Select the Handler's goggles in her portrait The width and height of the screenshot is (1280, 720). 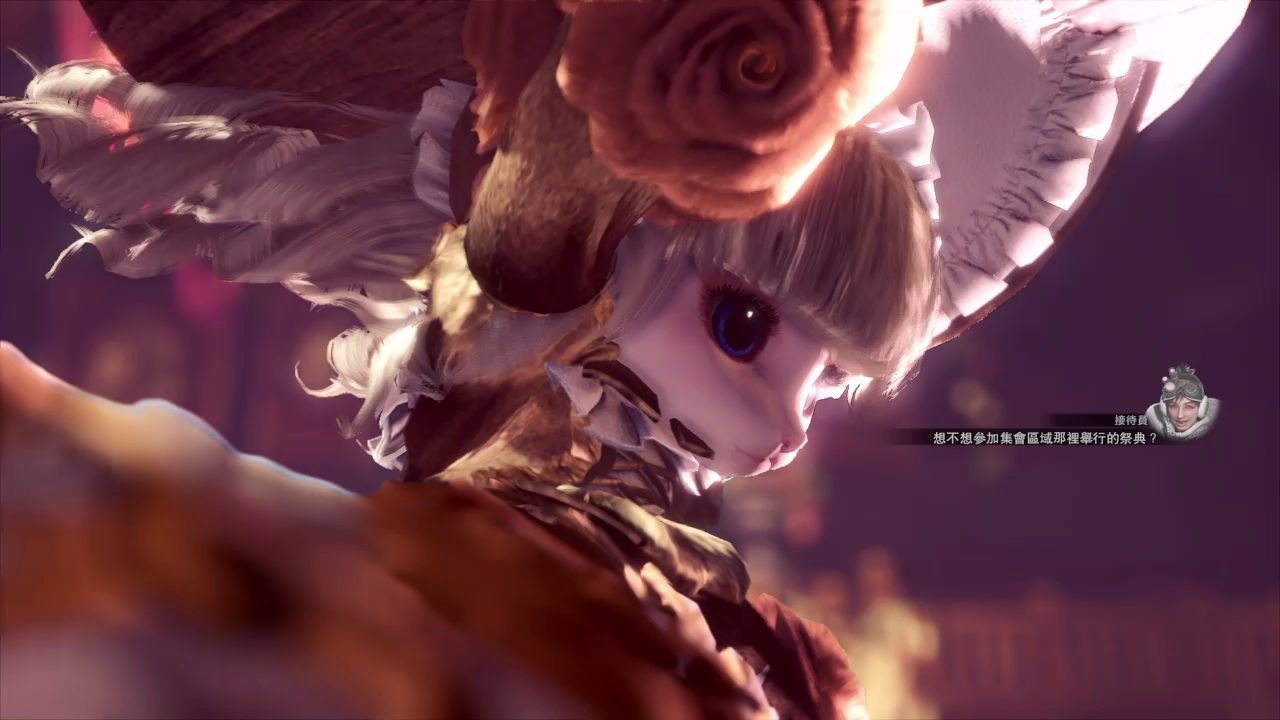pyautogui.click(x=1190, y=390)
